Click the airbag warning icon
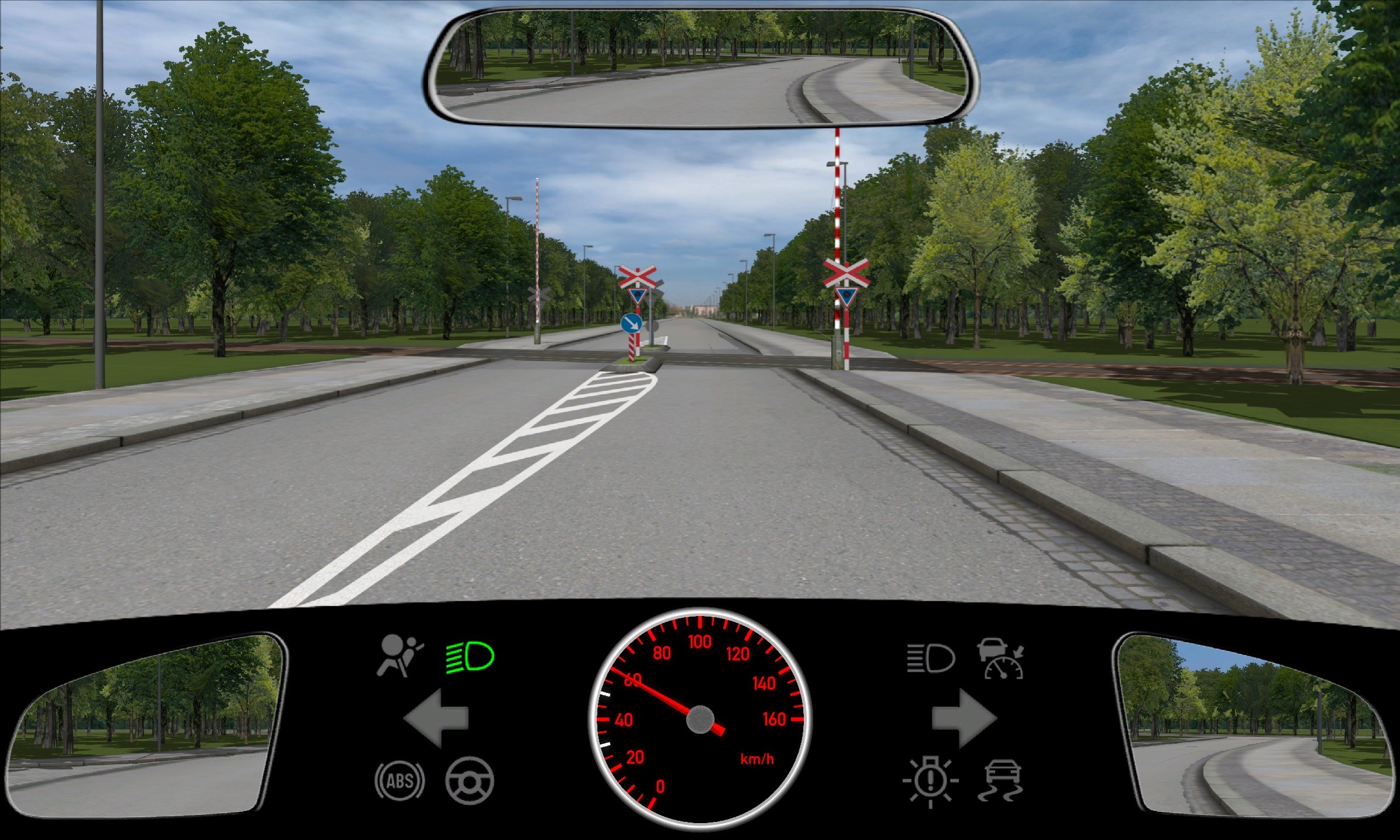Image resolution: width=1400 pixels, height=840 pixels. (x=400, y=656)
